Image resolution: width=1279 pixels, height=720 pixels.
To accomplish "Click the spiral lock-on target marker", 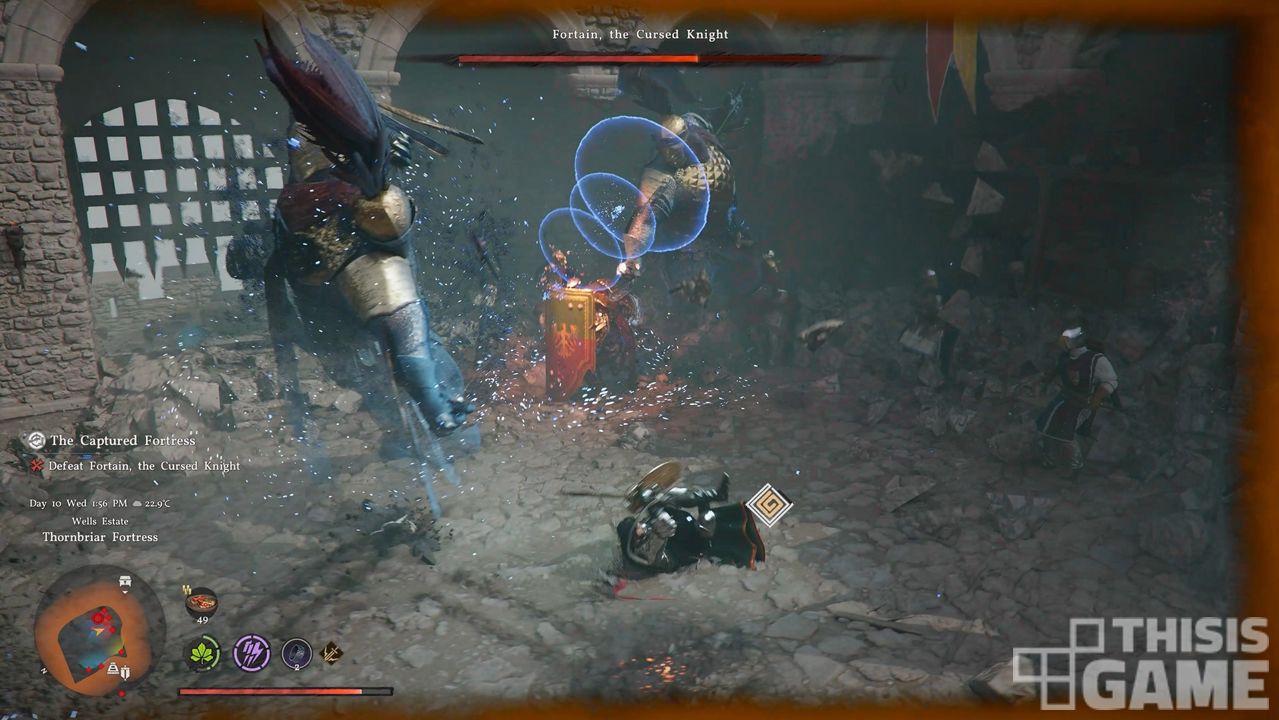I will (769, 505).
